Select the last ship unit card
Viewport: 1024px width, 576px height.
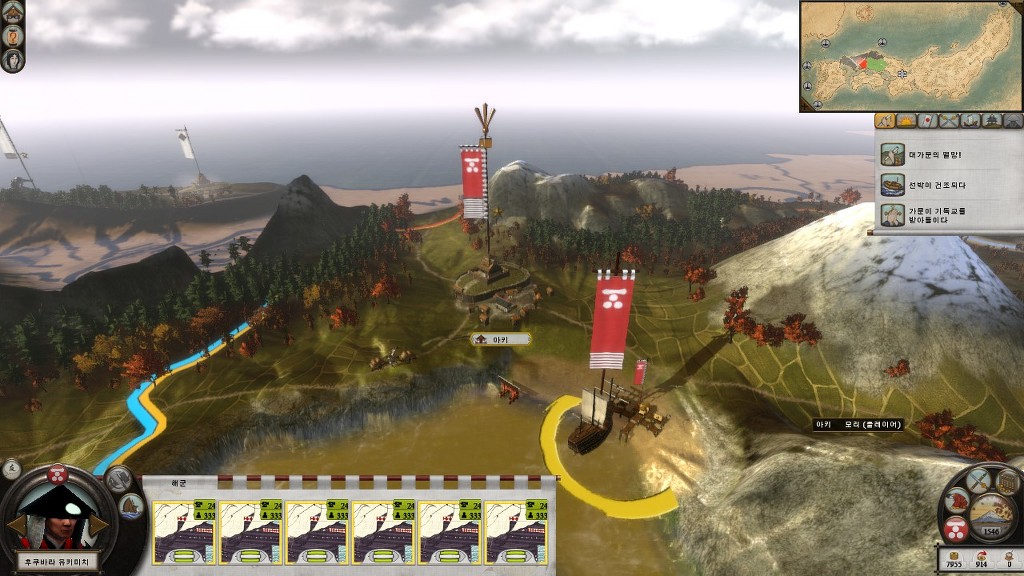(515, 532)
